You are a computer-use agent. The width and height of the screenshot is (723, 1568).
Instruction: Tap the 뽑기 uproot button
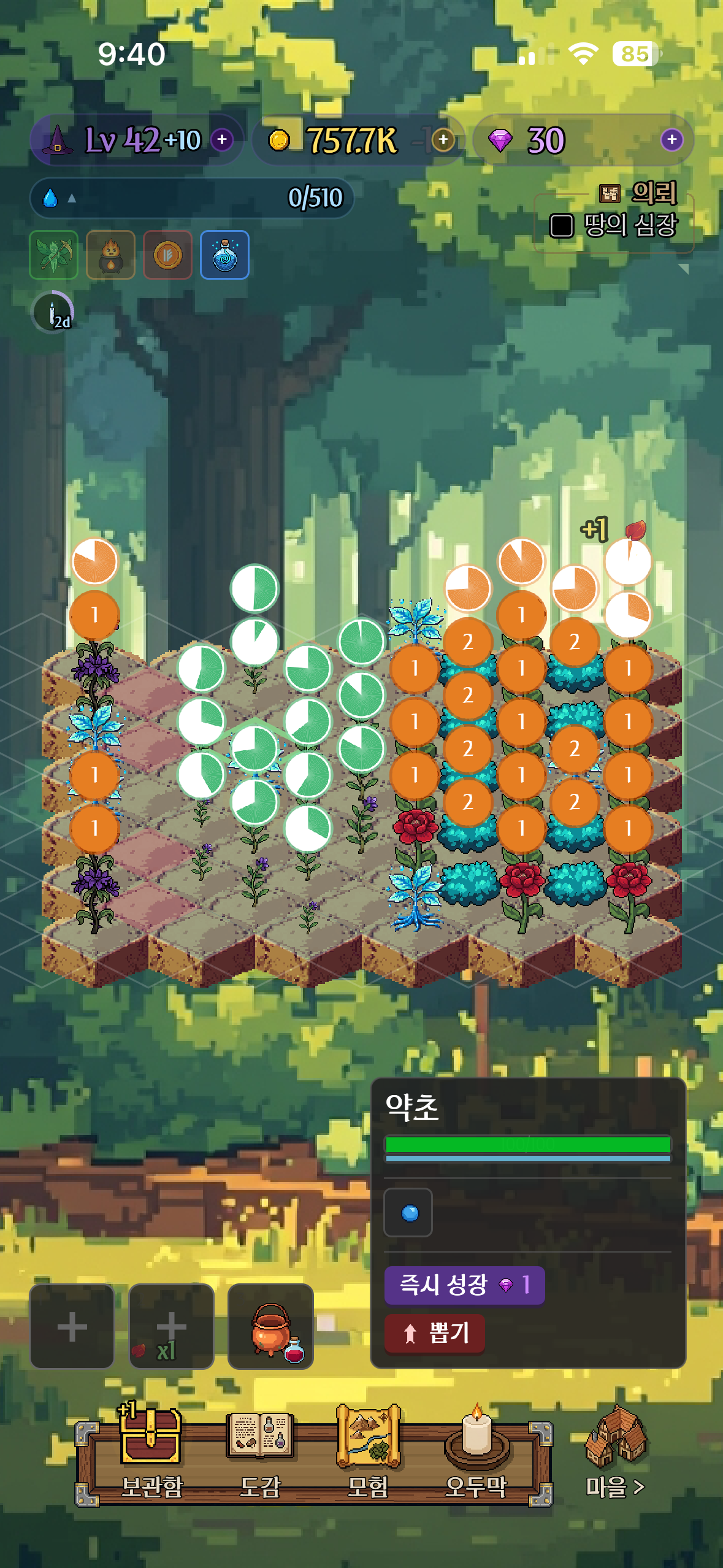pyautogui.click(x=435, y=1332)
